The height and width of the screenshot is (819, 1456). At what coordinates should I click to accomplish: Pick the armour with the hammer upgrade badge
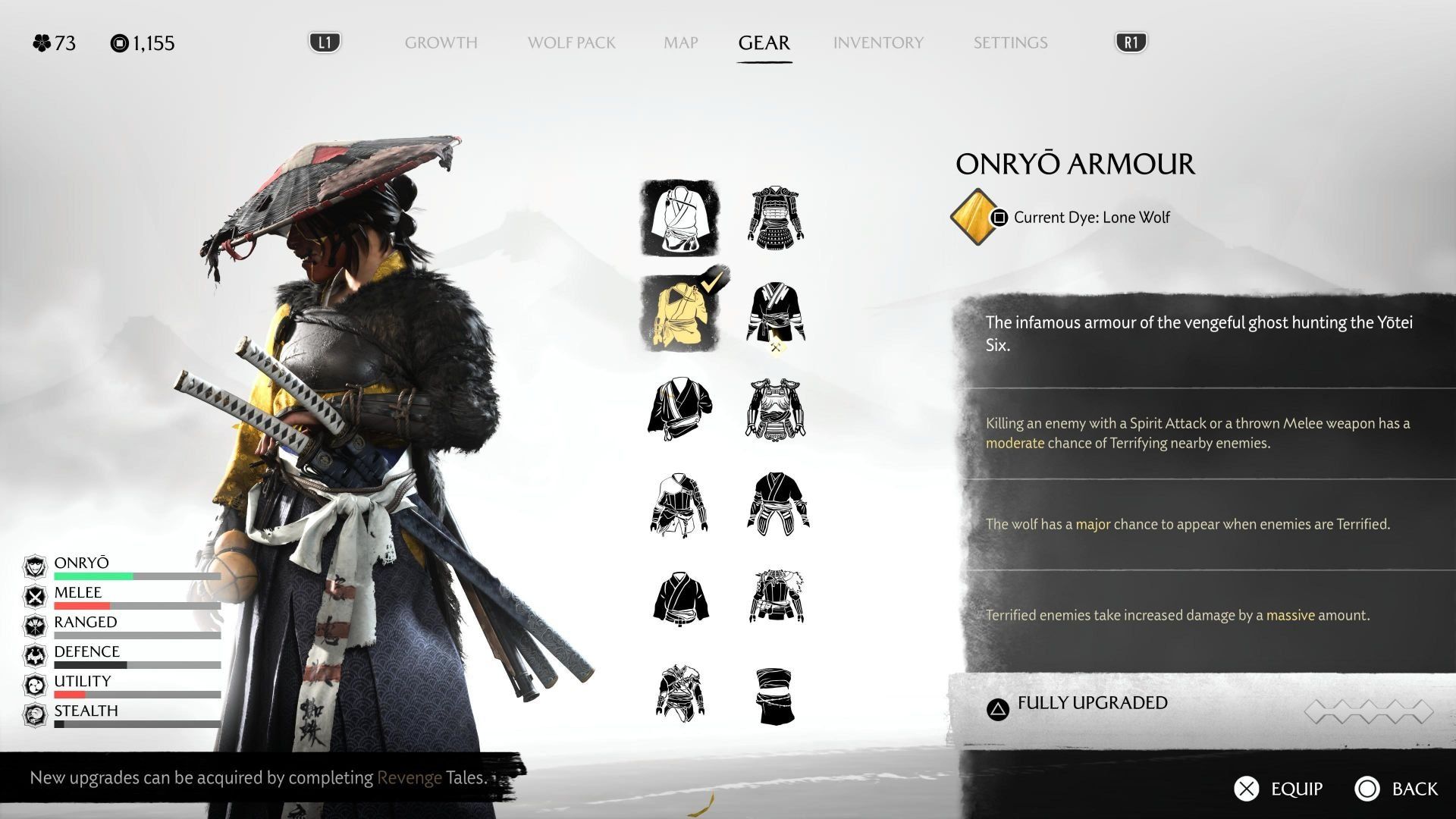(x=775, y=313)
